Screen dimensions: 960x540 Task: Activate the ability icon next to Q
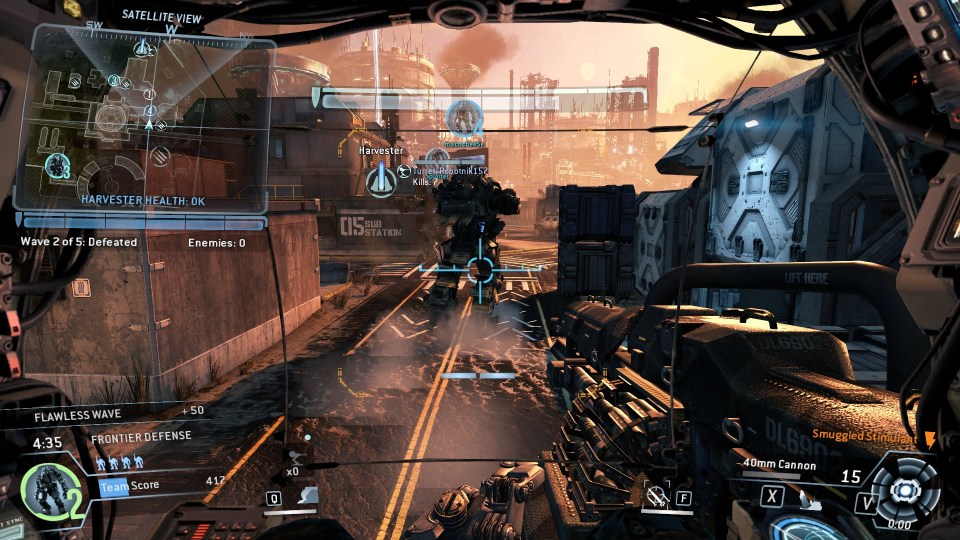[309, 496]
